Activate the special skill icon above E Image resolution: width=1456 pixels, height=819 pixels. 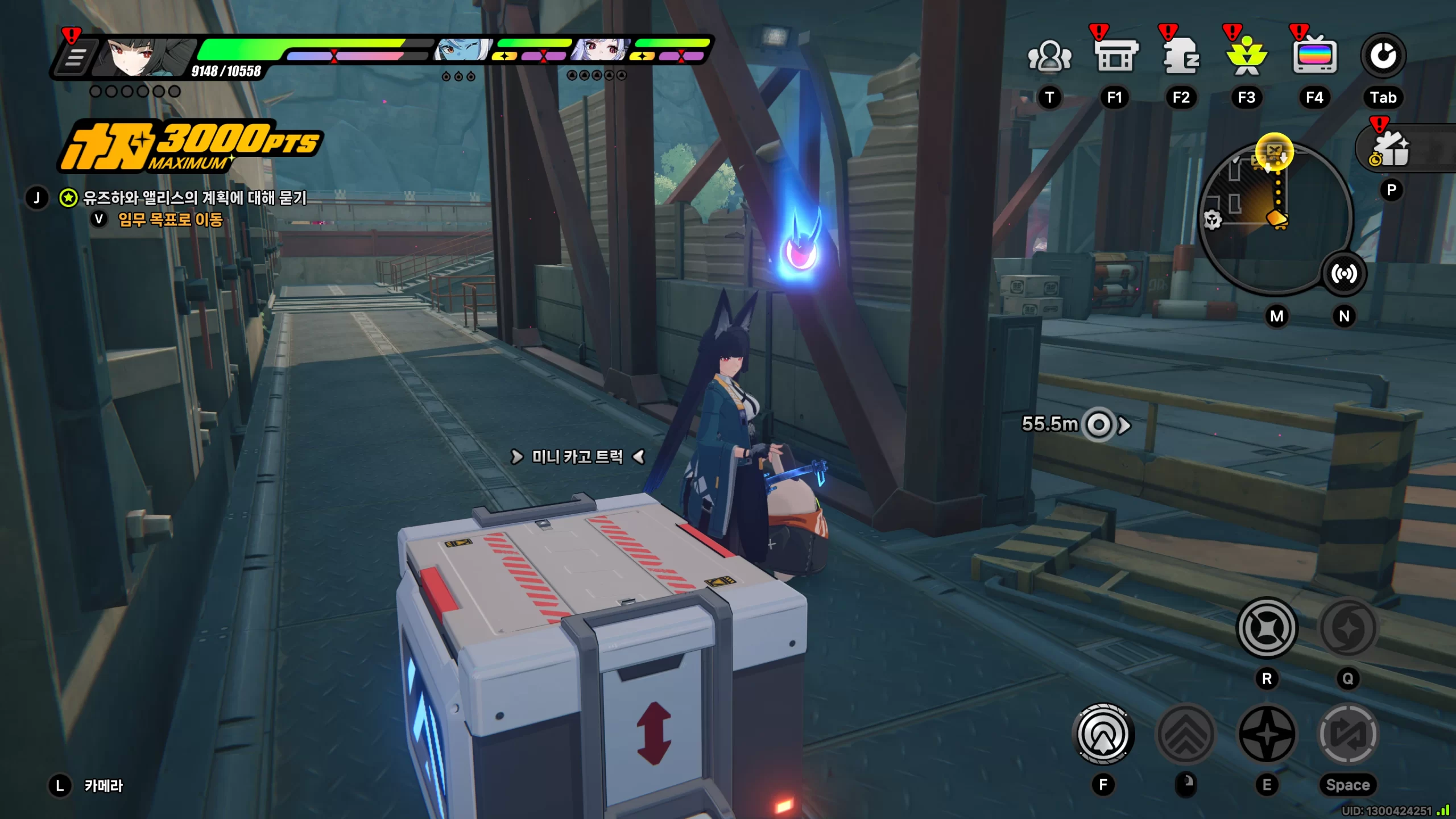click(1267, 734)
